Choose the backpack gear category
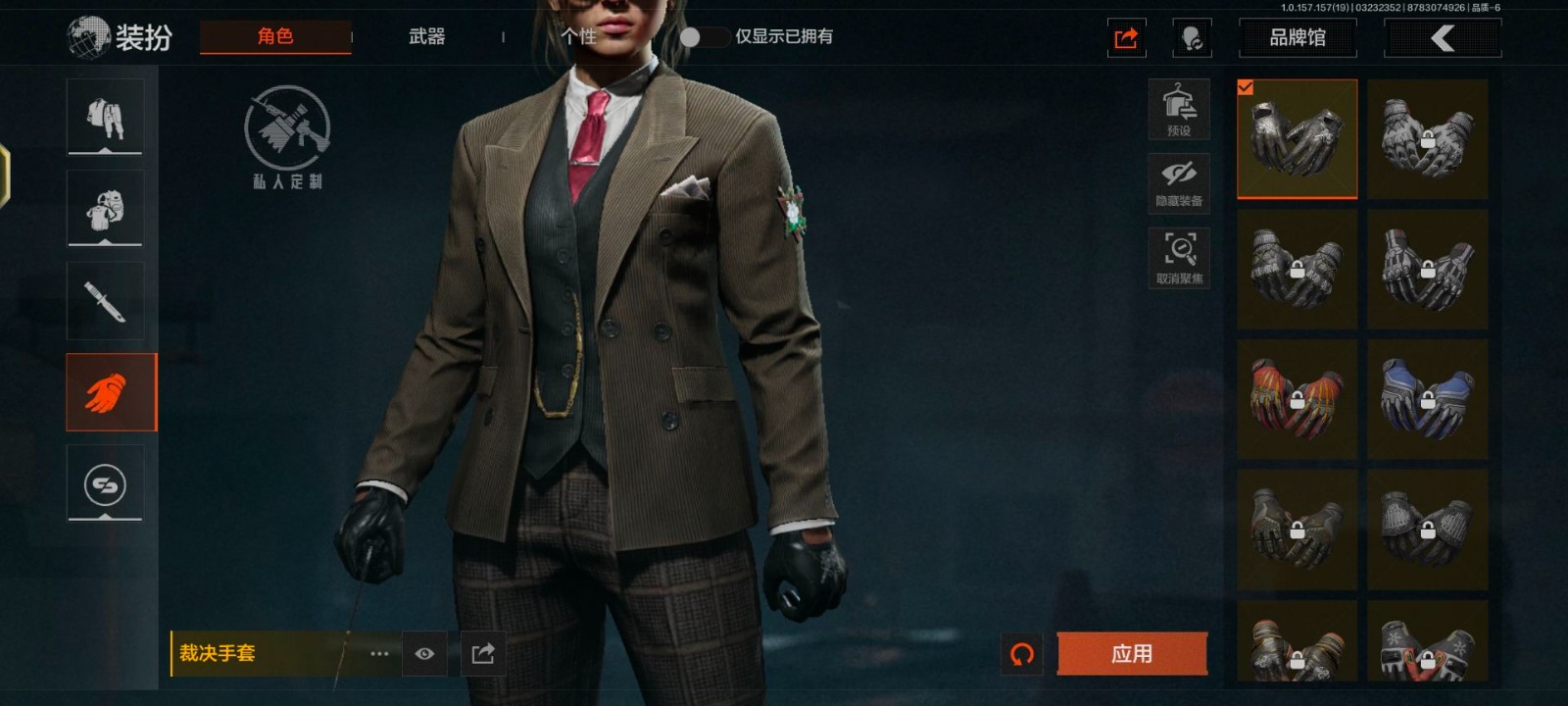Viewport: 1568px width, 706px height. (x=105, y=209)
